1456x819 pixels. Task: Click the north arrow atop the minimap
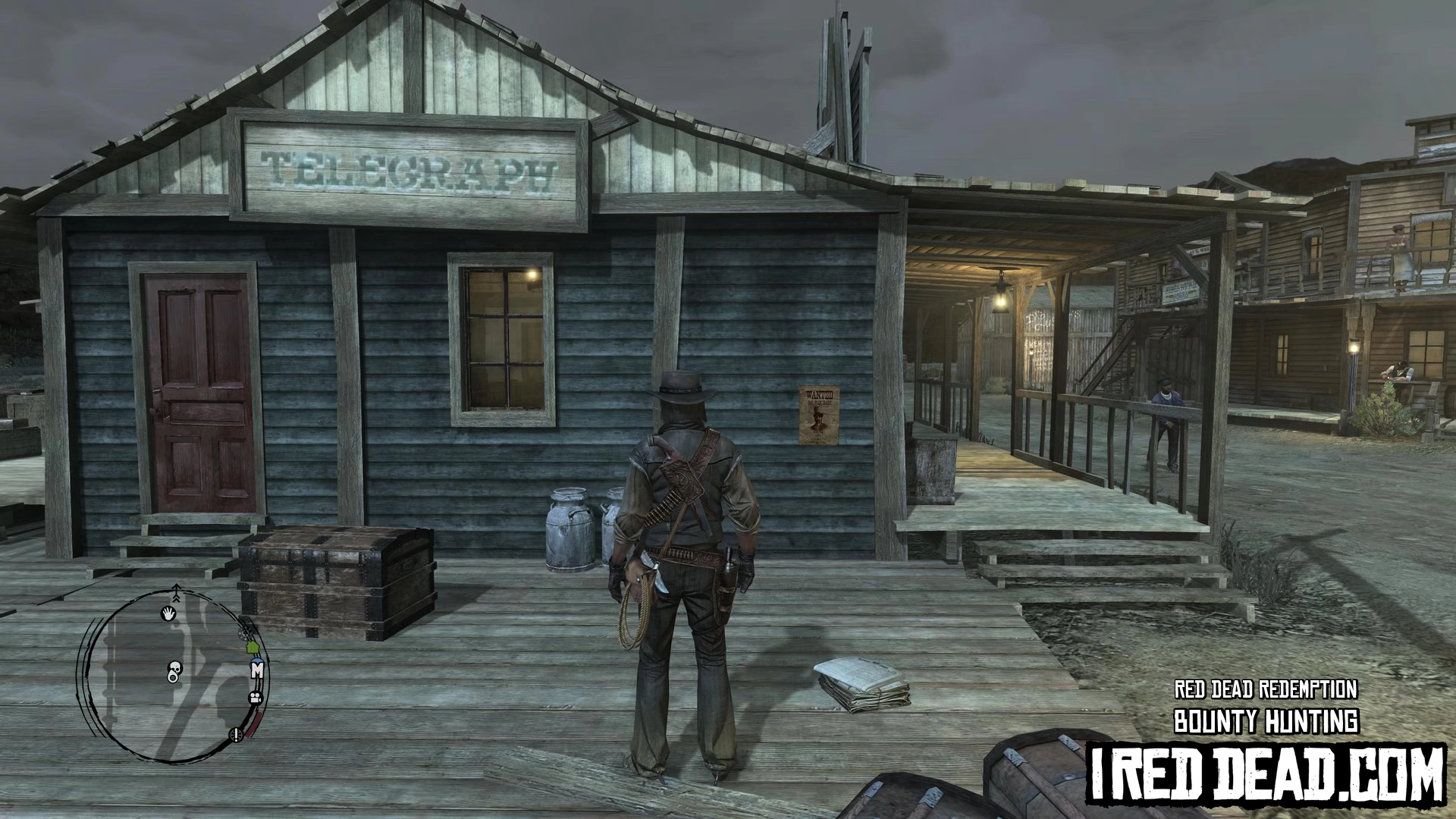(177, 590)
